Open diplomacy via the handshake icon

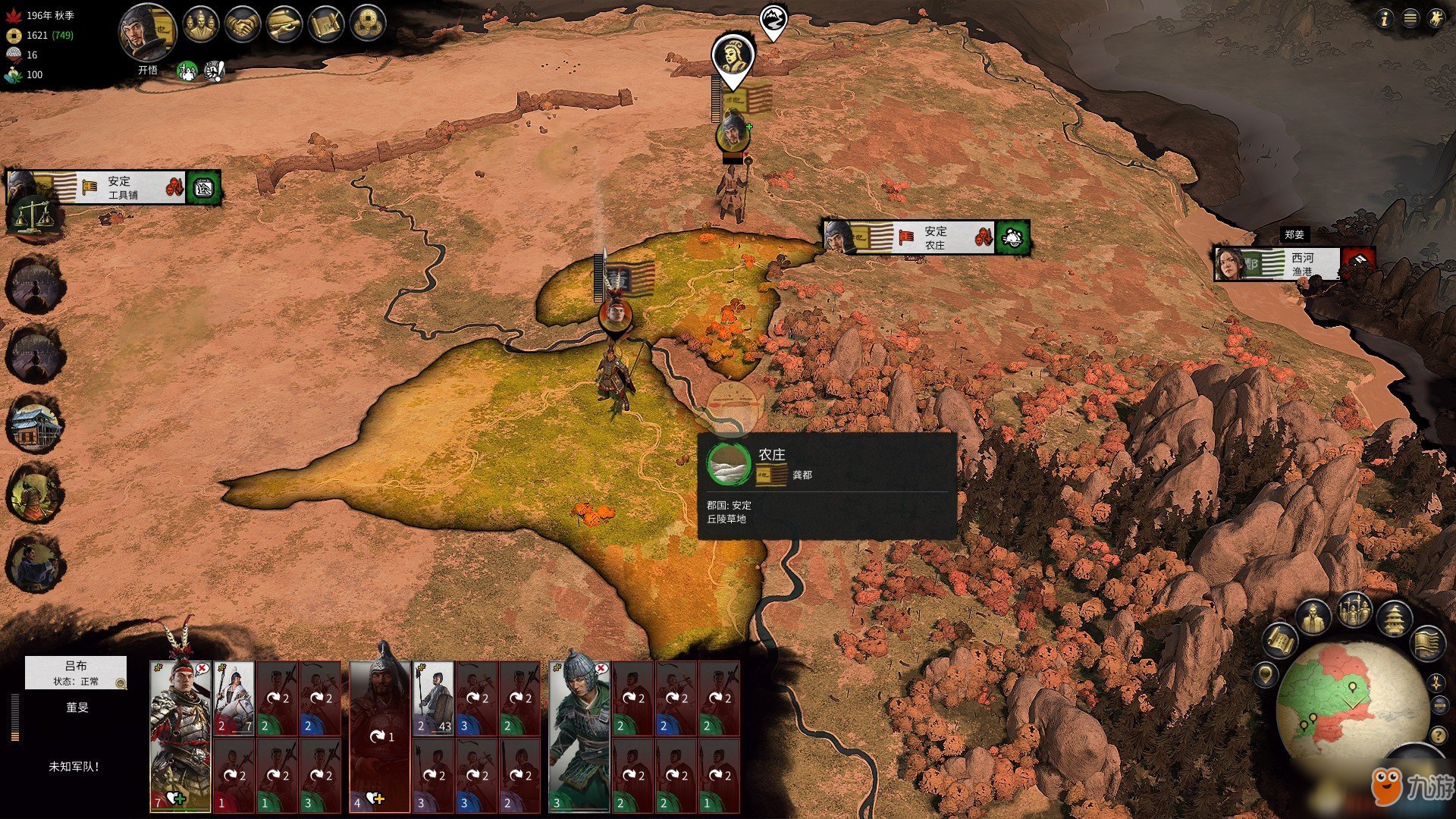[243, 25]
